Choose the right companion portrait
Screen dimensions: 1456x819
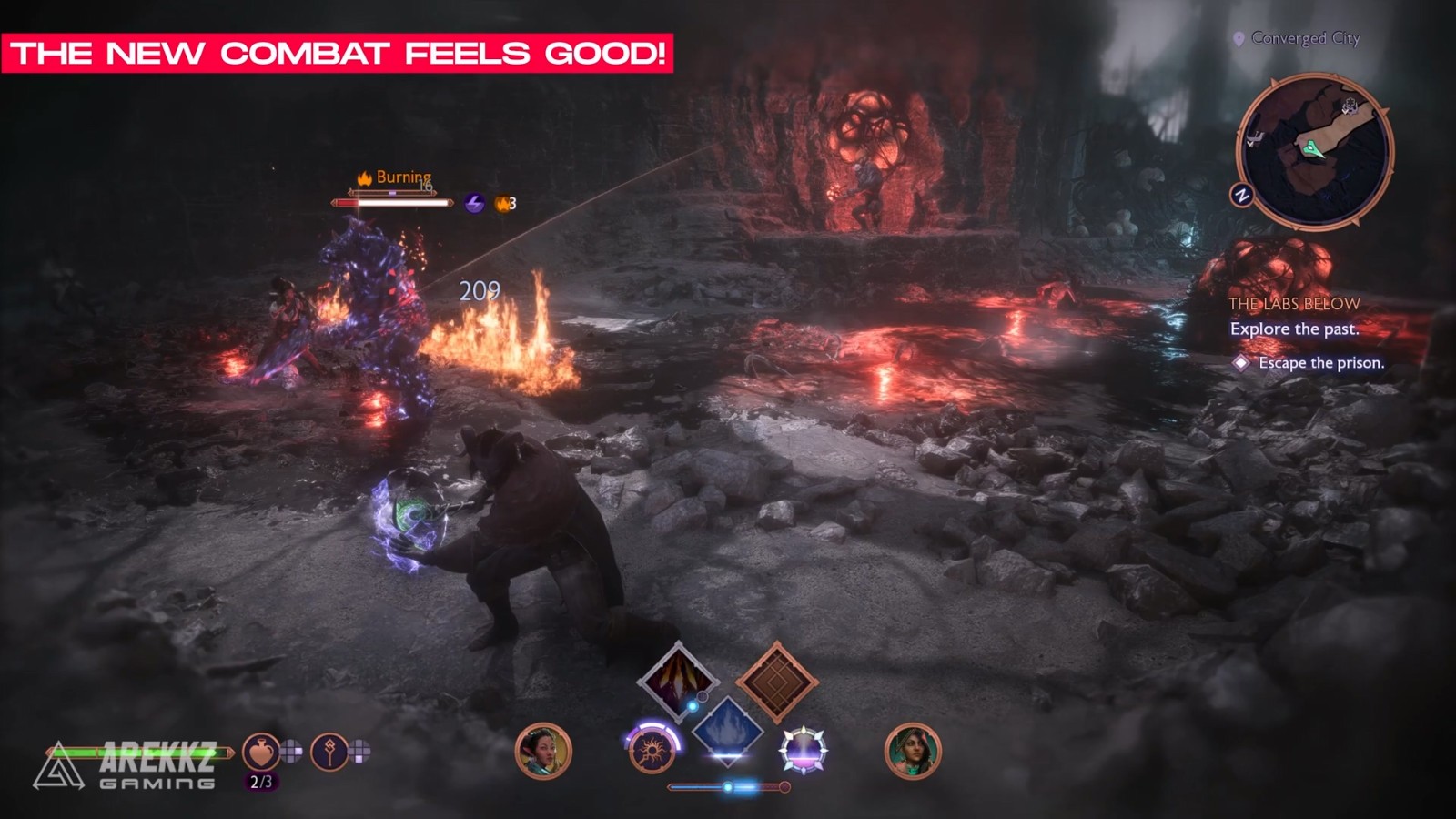(913, 752)
